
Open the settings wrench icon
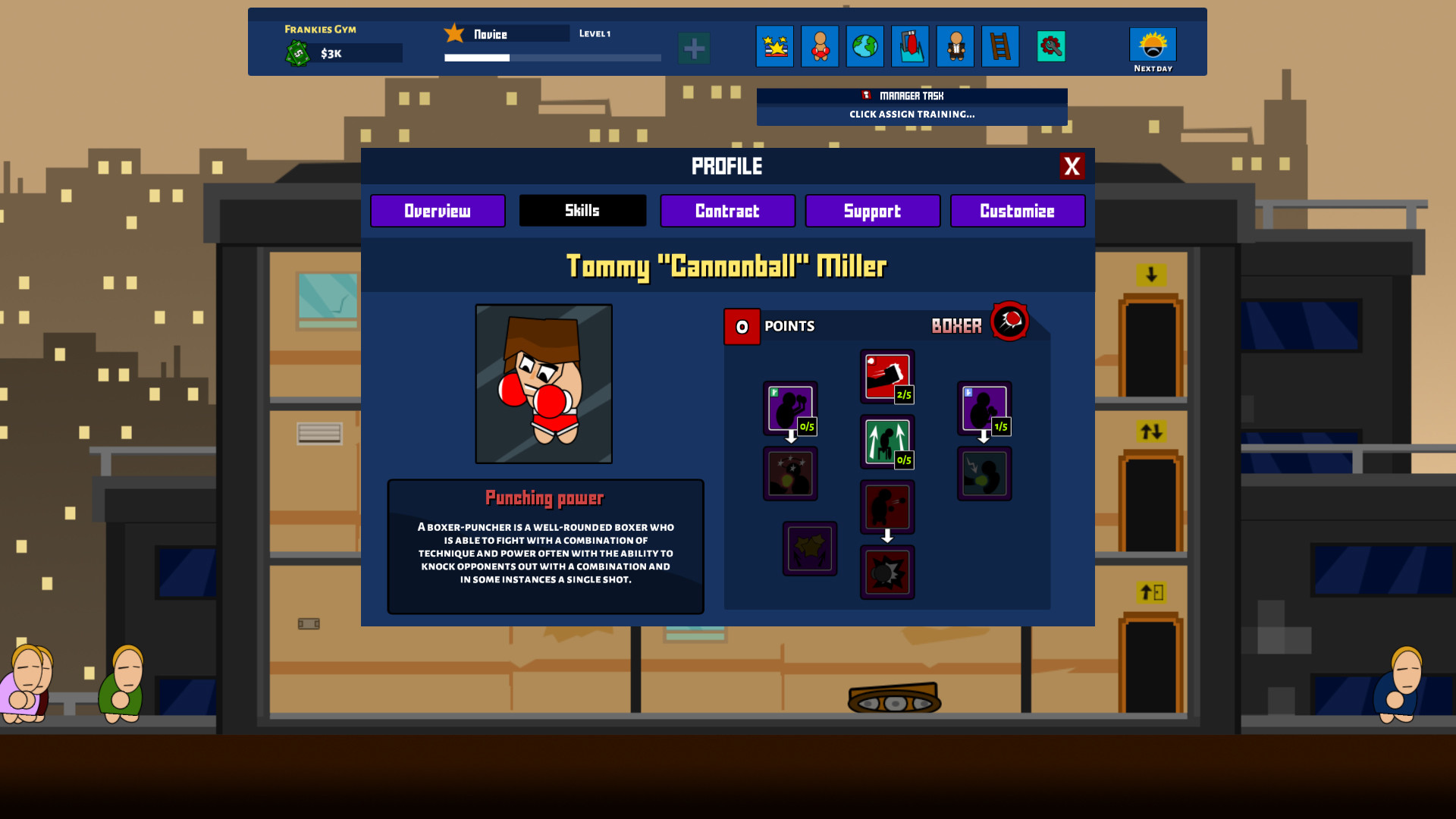(x=1050, y=46)
